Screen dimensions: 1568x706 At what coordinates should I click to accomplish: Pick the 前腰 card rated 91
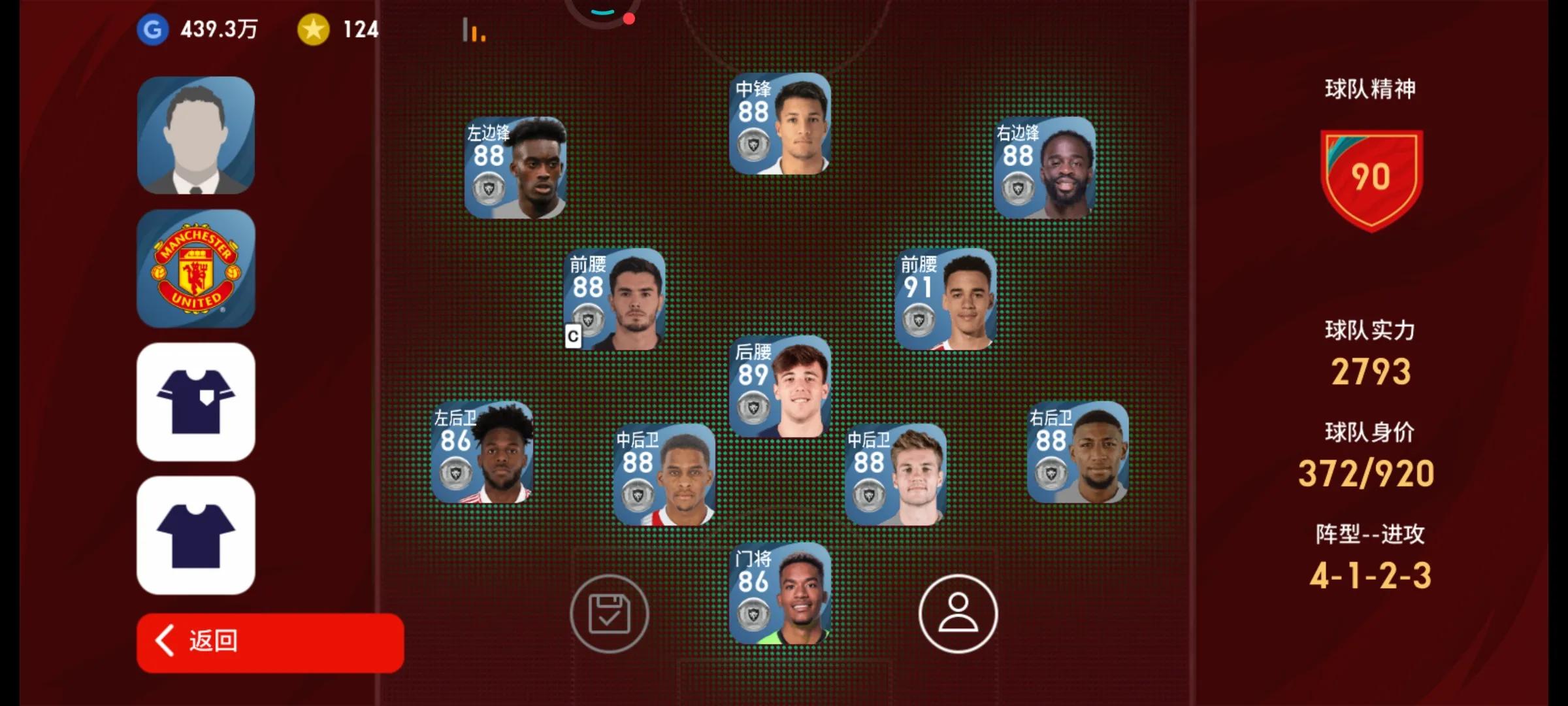coord(945,299)
